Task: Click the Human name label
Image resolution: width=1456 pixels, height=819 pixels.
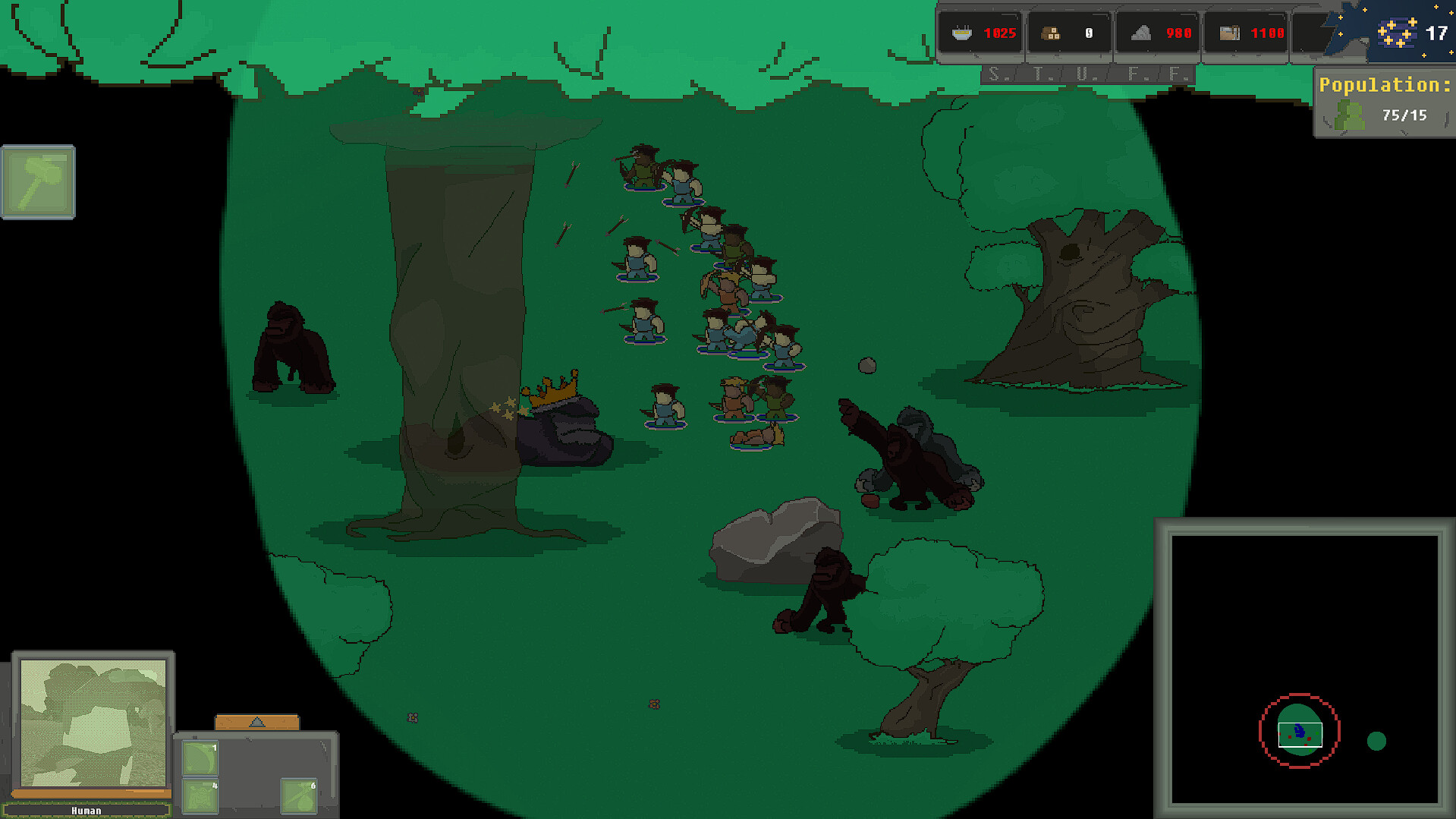Action: (x=89, y=810)
